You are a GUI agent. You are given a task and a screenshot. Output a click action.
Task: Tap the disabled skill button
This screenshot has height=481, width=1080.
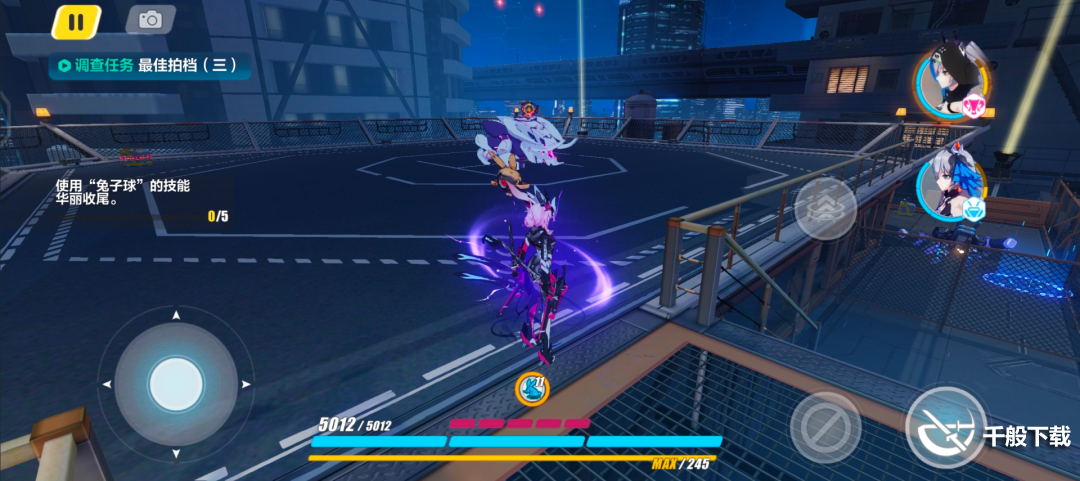(825, 427)
